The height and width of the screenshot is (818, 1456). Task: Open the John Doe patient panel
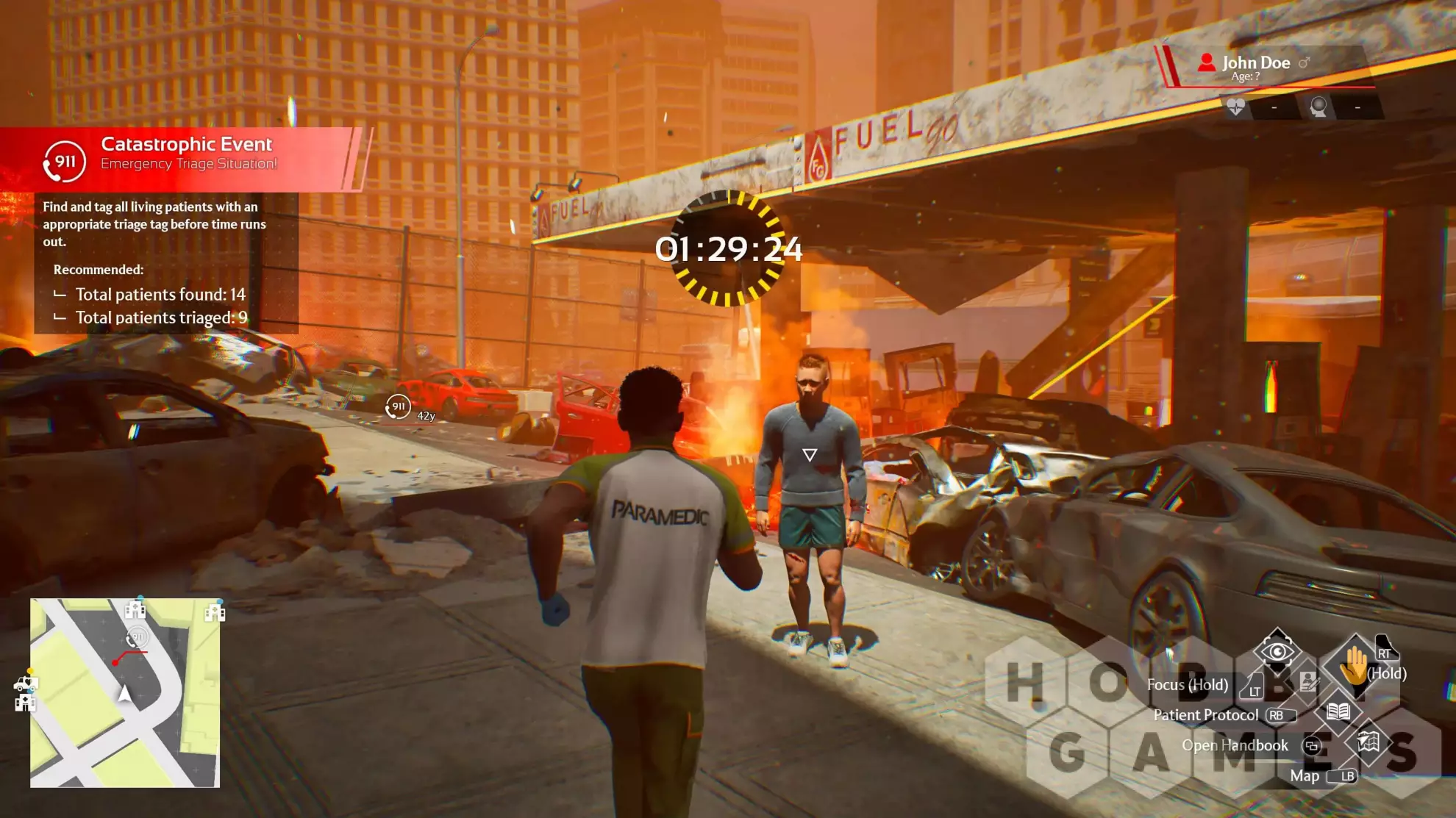click(1263, 67)
